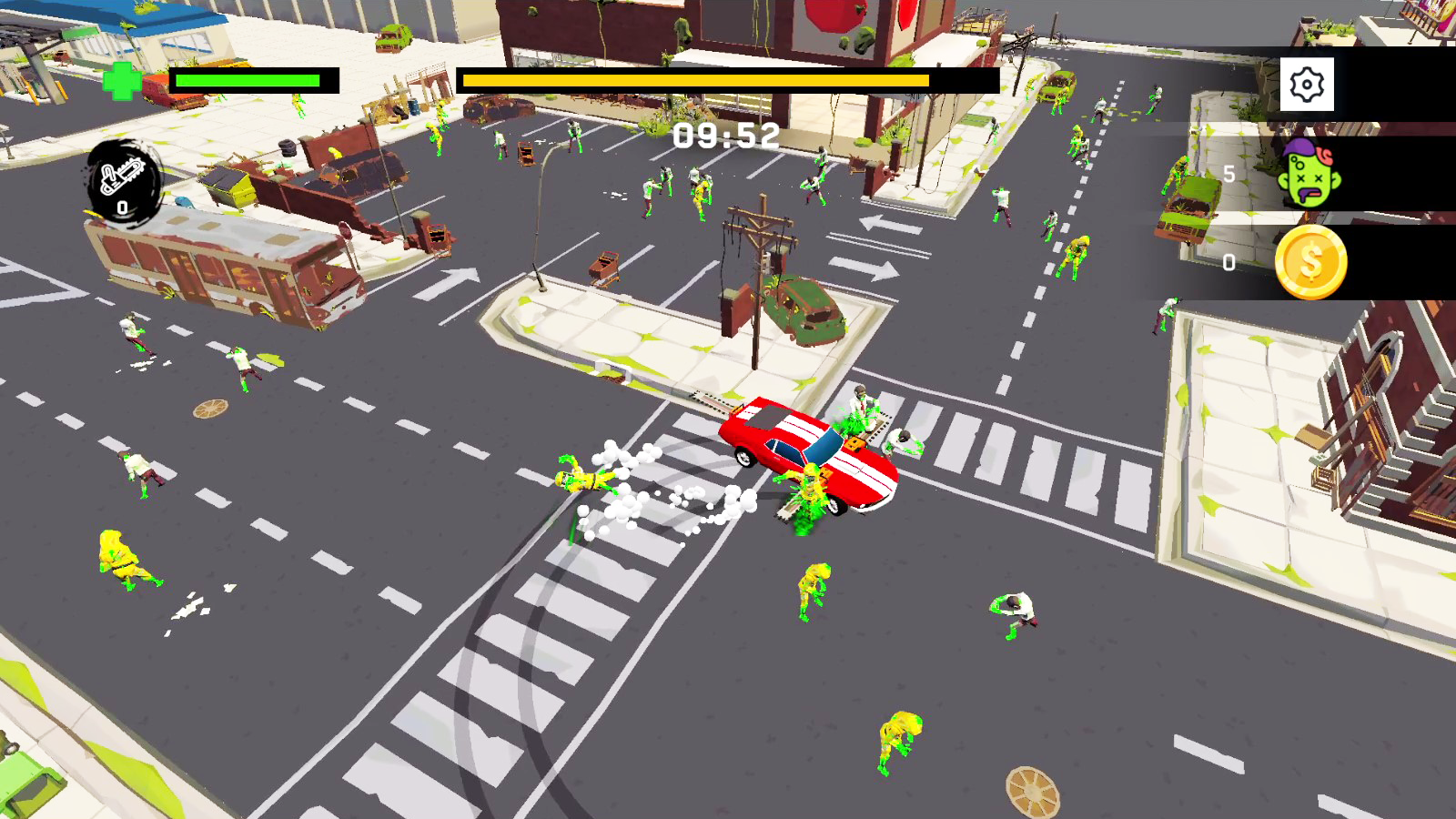Select the red muscle car

pyautogui.click(x=810, y=455)
